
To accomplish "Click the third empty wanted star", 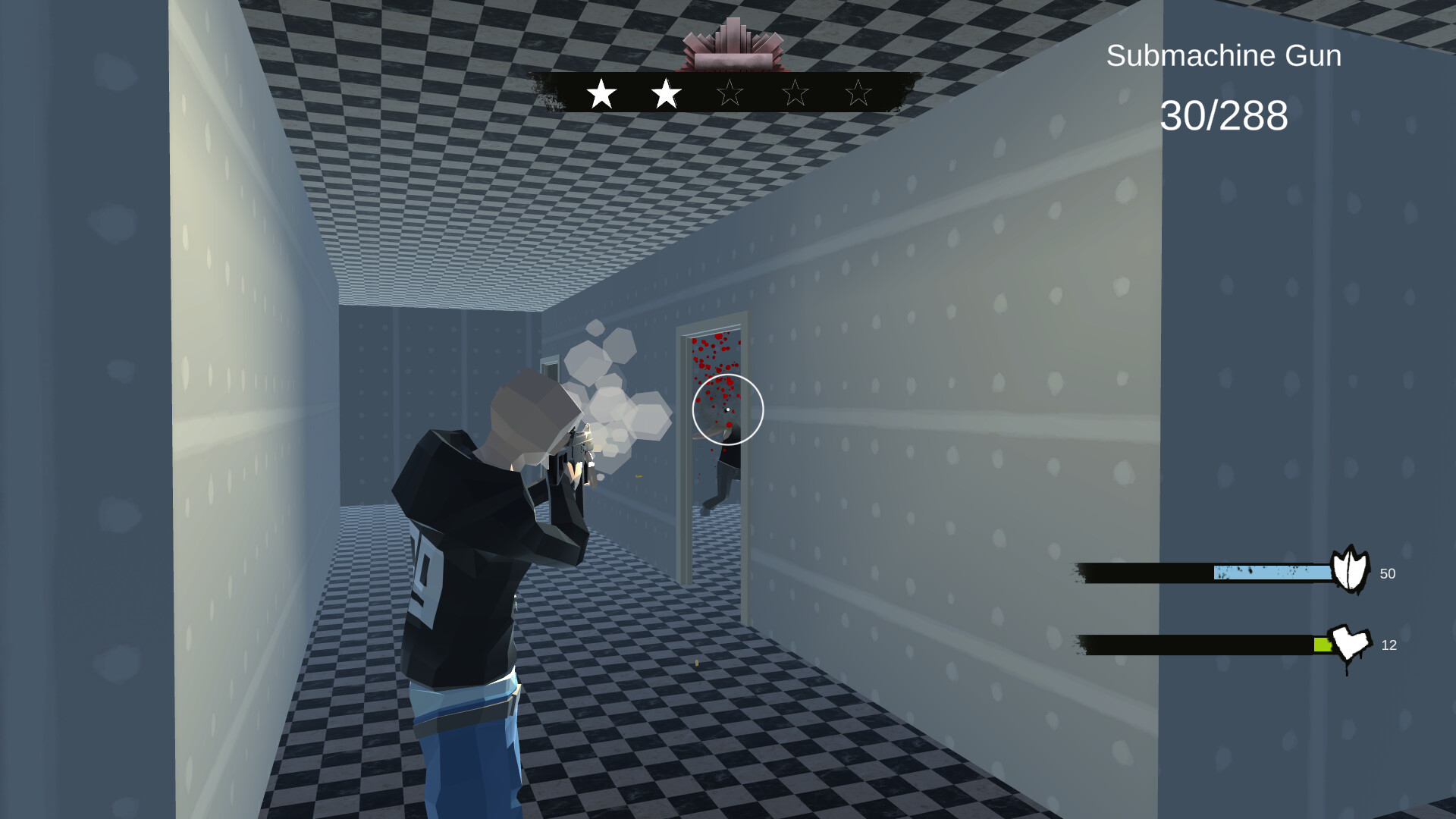I will tap(730, 93).
